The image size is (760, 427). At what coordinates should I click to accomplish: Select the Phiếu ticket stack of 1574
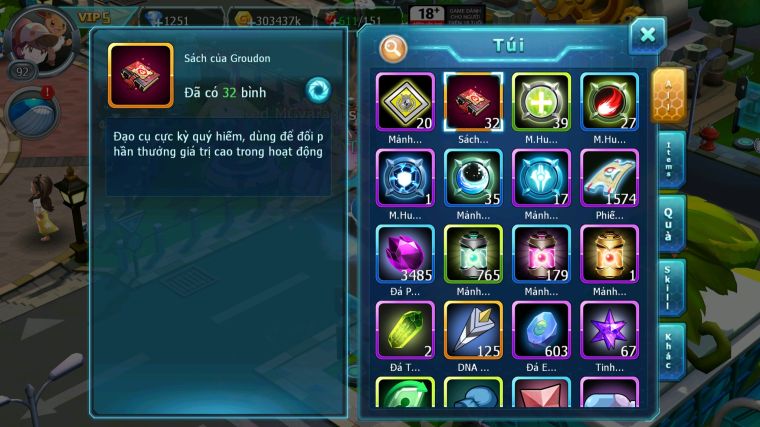[609, 178]
